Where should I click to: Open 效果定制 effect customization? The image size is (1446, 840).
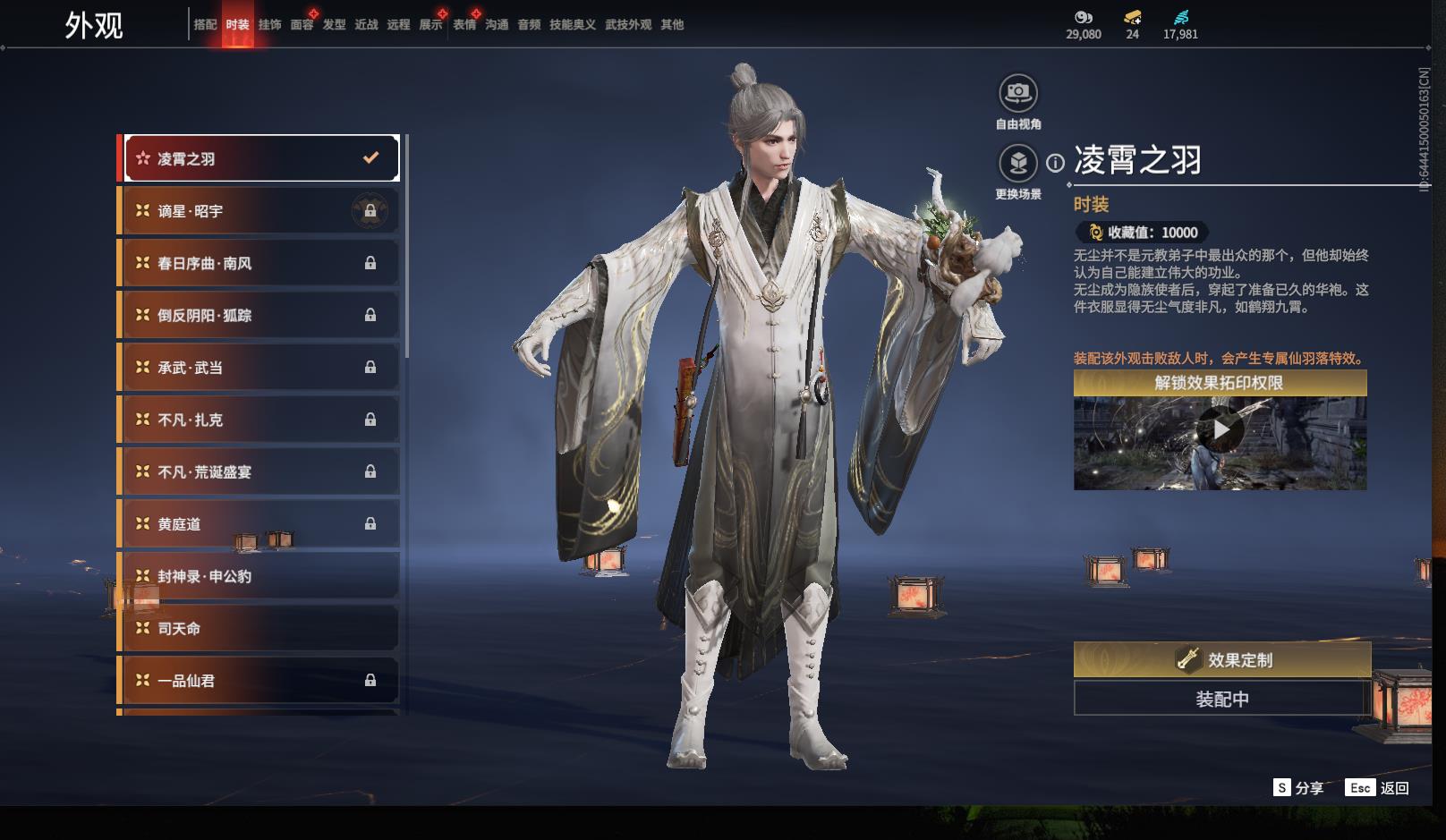pyautogui.click(x=1221, y=659)
